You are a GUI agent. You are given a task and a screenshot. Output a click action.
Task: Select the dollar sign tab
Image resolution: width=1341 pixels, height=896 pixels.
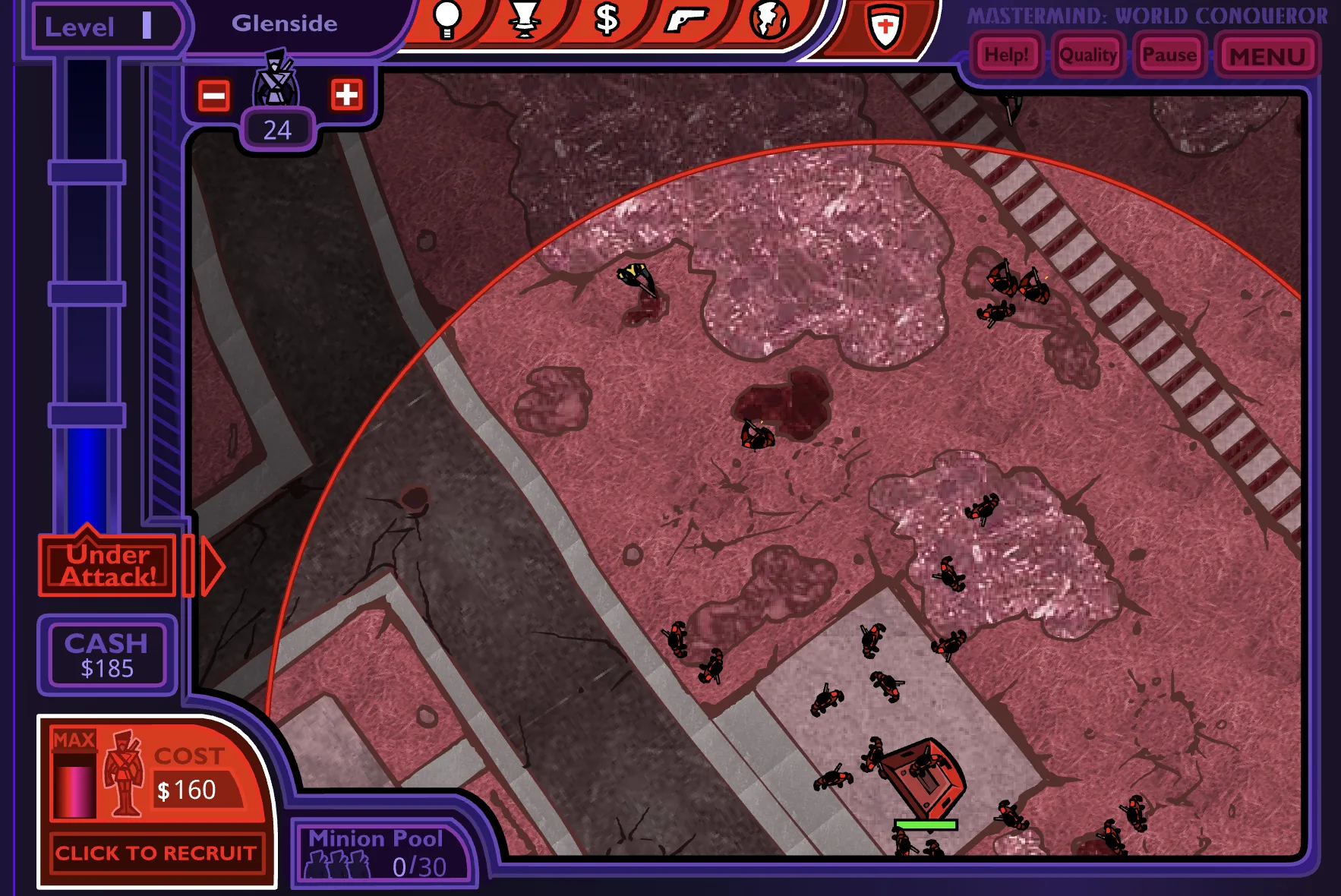[606, 20]
